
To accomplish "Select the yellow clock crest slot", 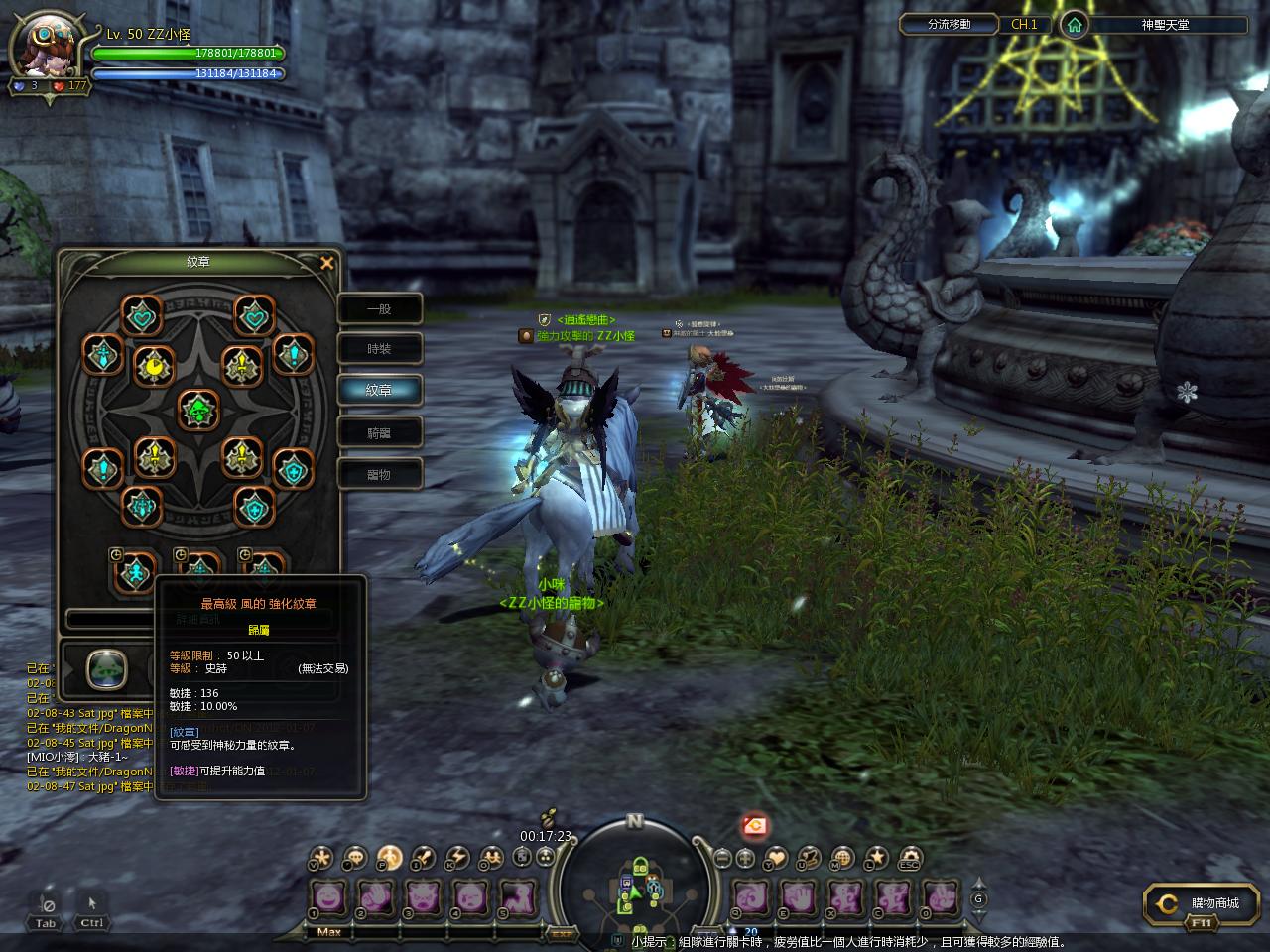I will tap(154, 367).
